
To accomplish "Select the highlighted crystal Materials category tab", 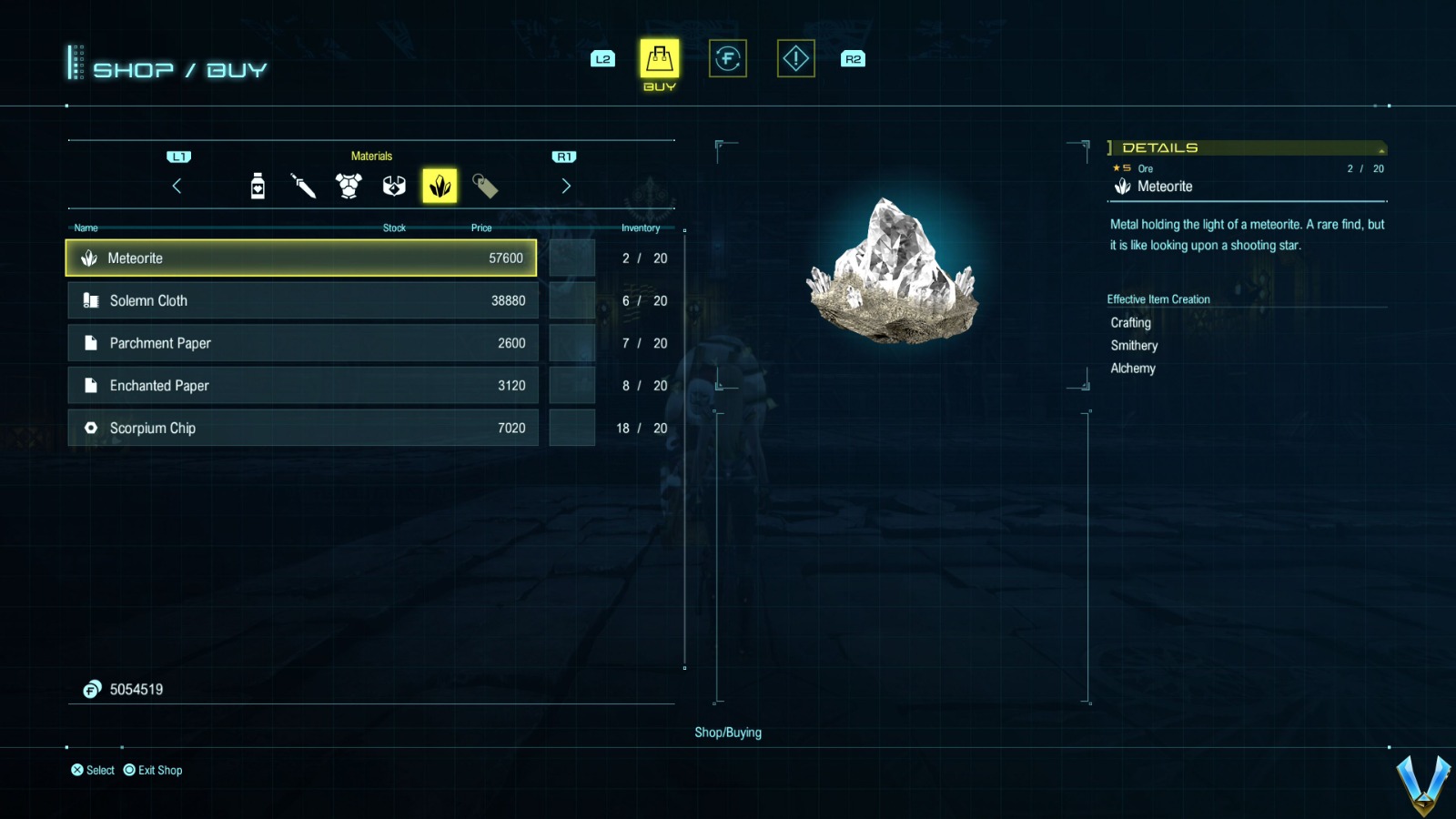I will tap(440, 186).
